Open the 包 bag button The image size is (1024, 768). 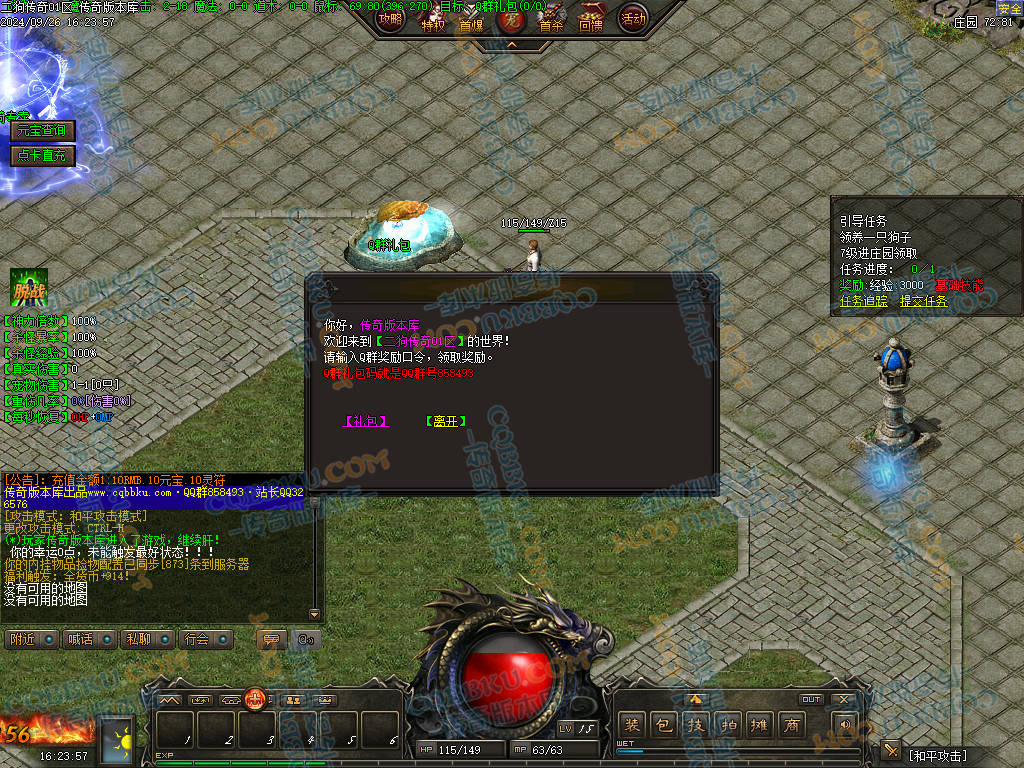pos(664,725)
